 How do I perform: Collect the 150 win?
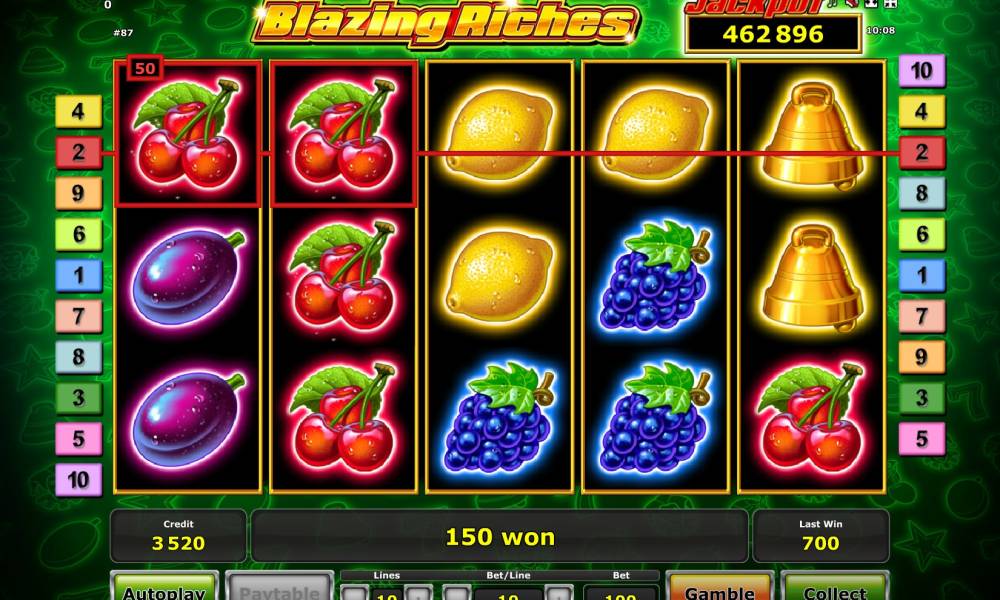tap(834, 589)
